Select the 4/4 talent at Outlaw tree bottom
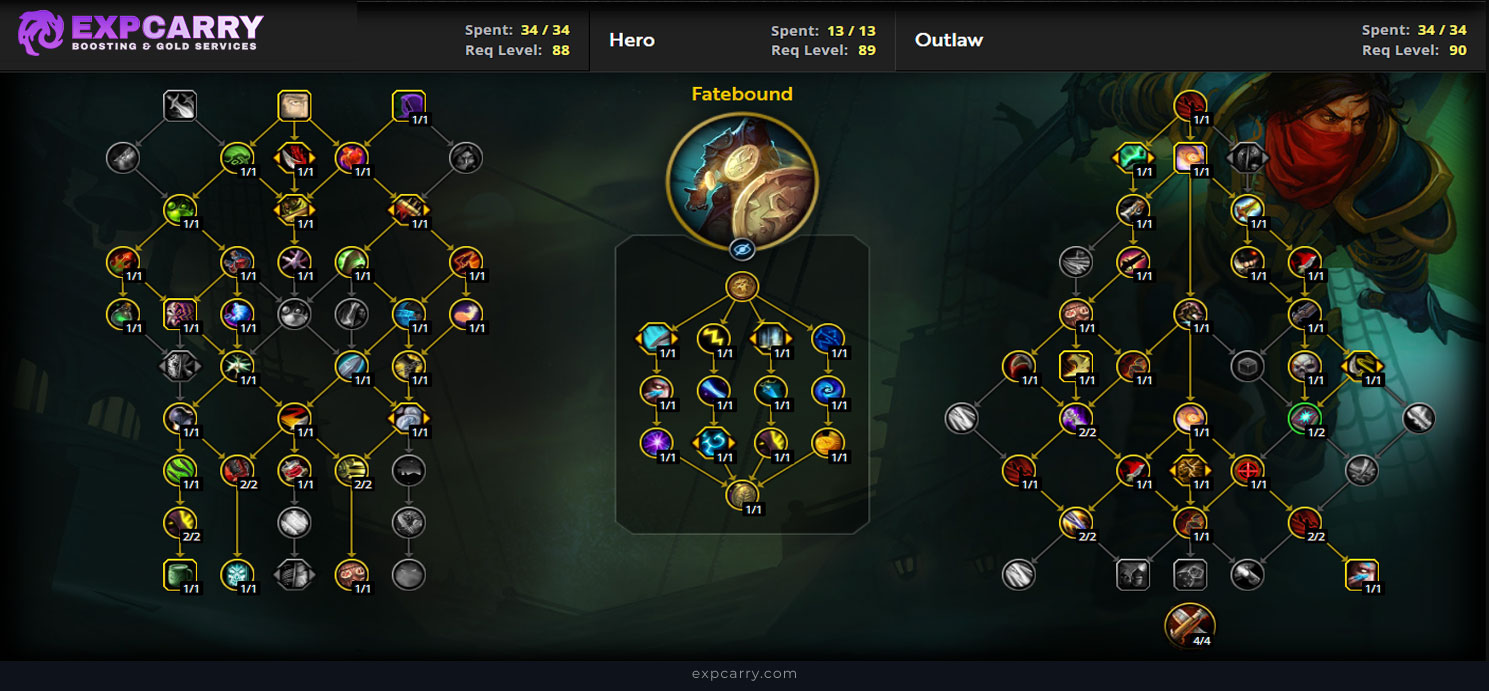 (x=1189, y=624)
